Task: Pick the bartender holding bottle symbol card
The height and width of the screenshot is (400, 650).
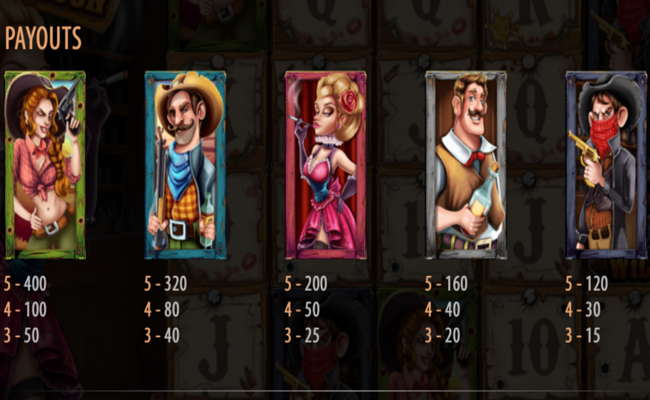Action: 465,165
